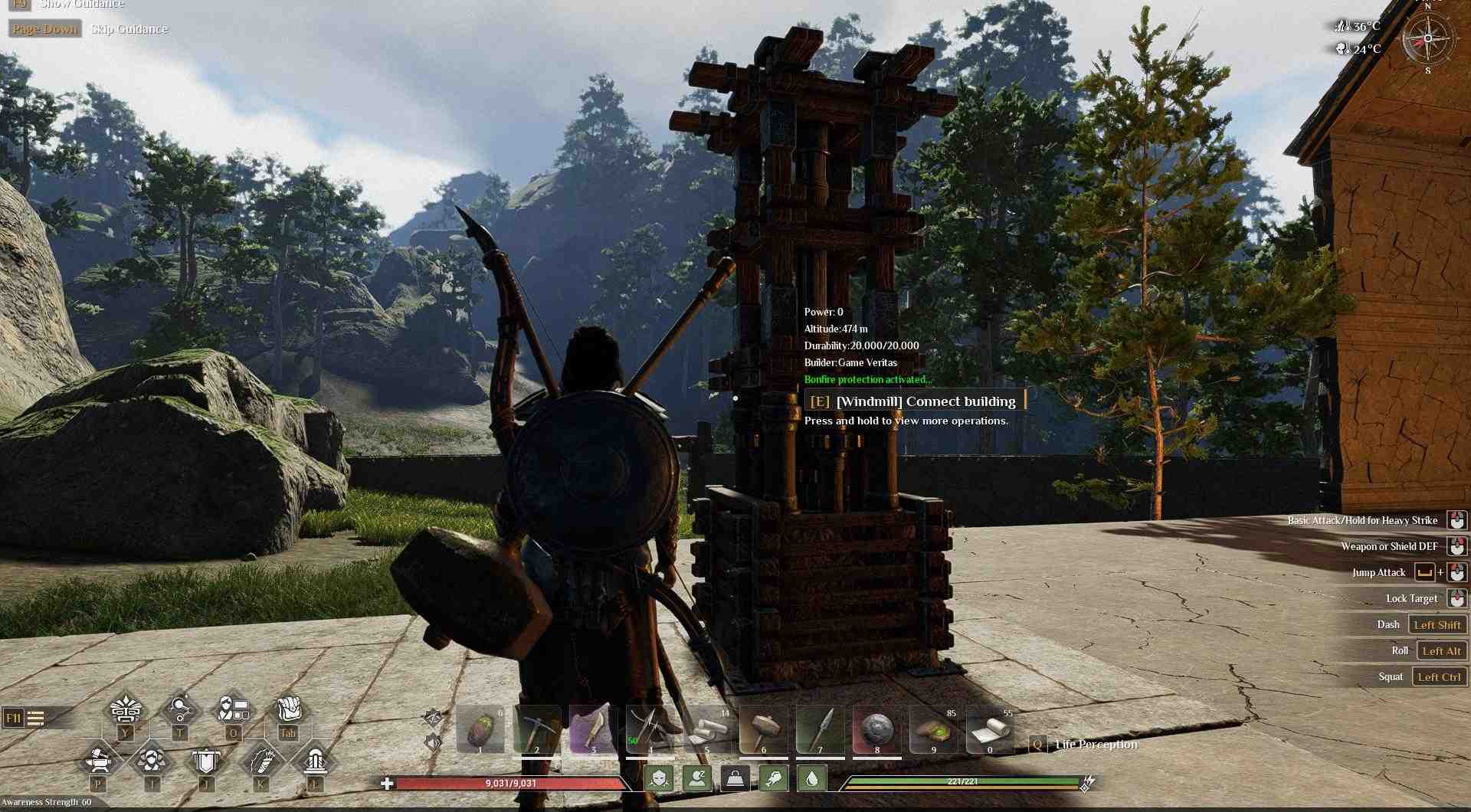Select the round shield hotbar slot
The height and width of the screenshot is (812, 1471).
tap(876, 729)
